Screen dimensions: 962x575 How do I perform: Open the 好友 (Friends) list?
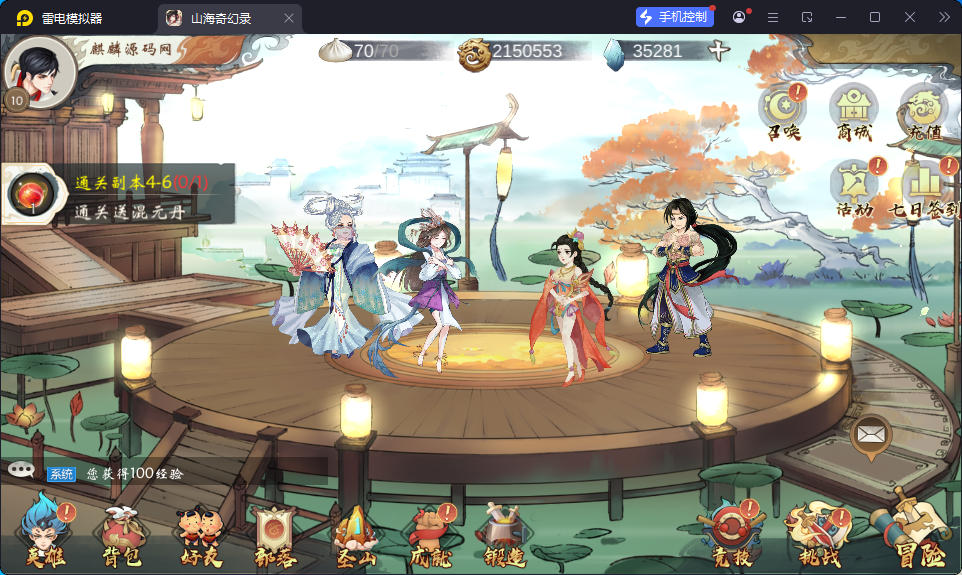click(197, 534)
